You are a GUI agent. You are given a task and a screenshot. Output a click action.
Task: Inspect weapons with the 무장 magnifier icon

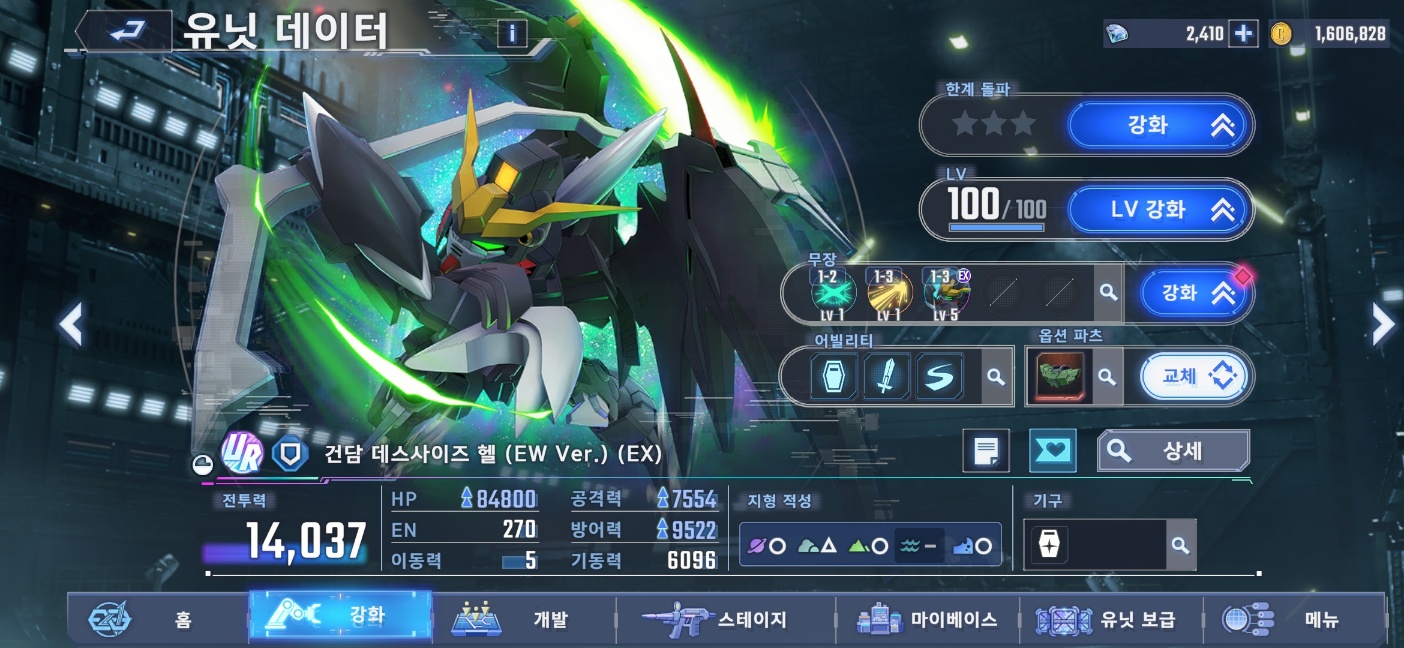pyautogui.click(x=1108, y=293)
